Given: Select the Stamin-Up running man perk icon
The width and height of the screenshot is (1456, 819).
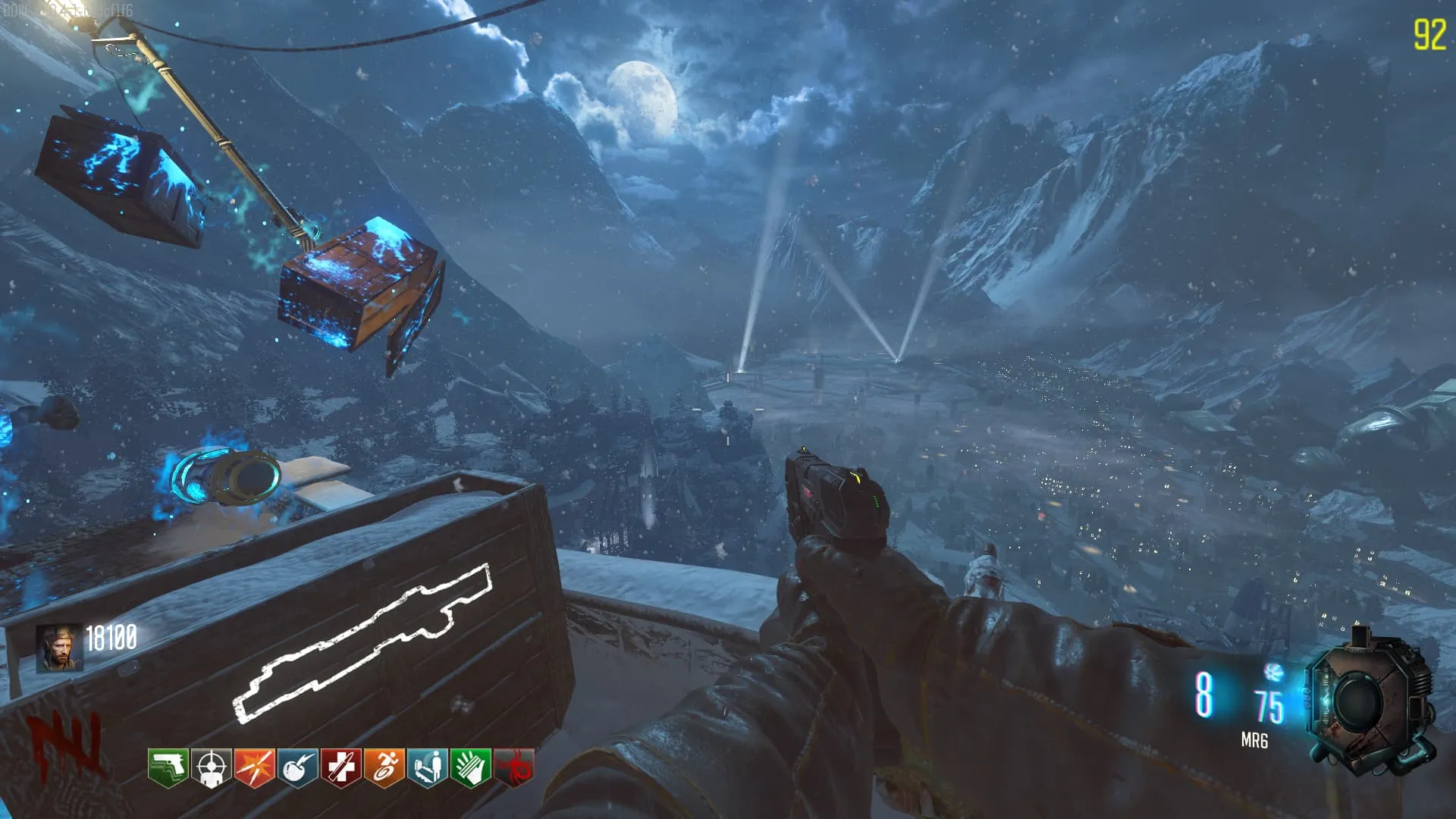Looking at the screenshot, I should coord(384,767).
